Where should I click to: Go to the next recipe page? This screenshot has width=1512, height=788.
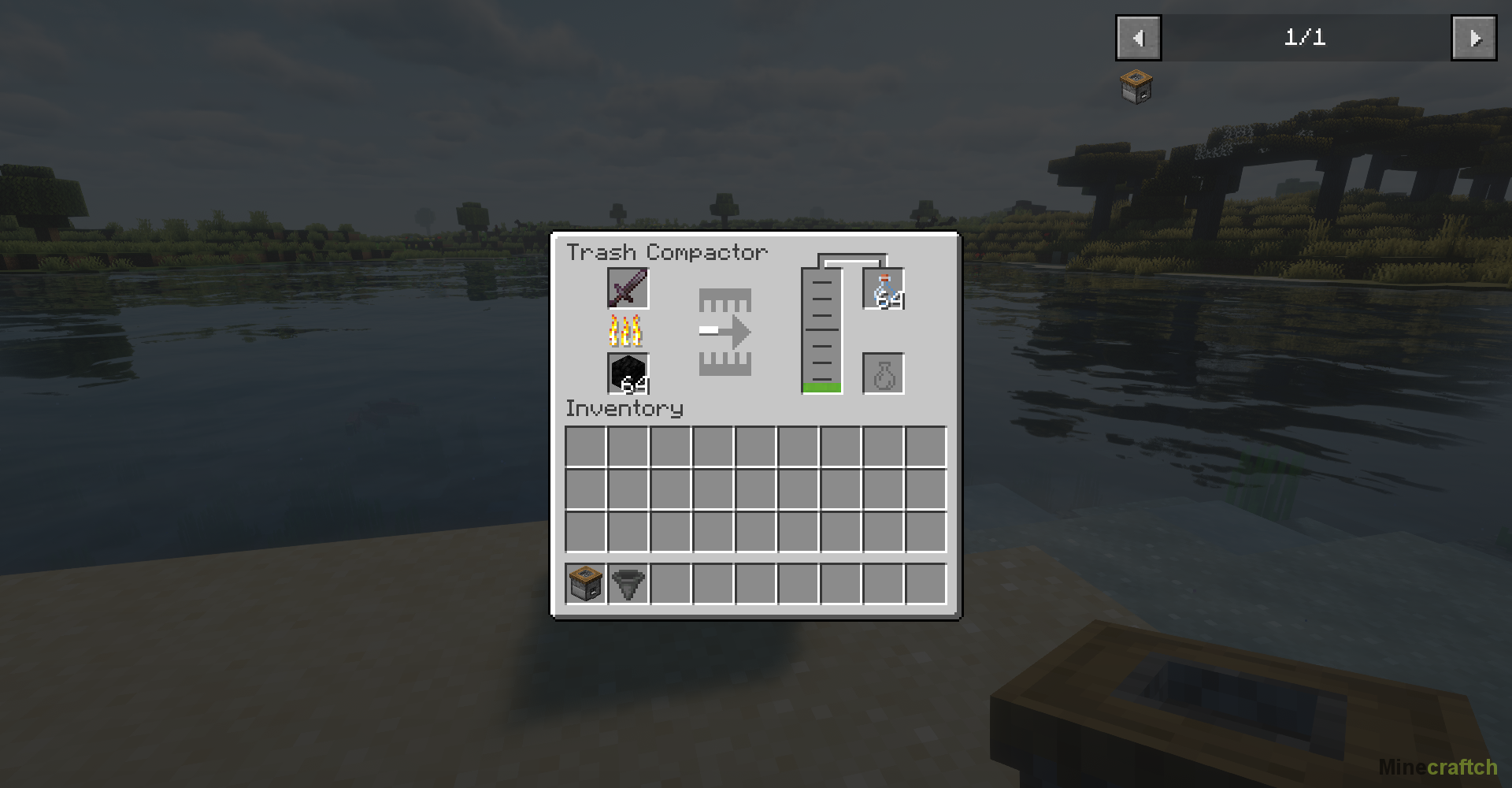tap(1473, 38)
